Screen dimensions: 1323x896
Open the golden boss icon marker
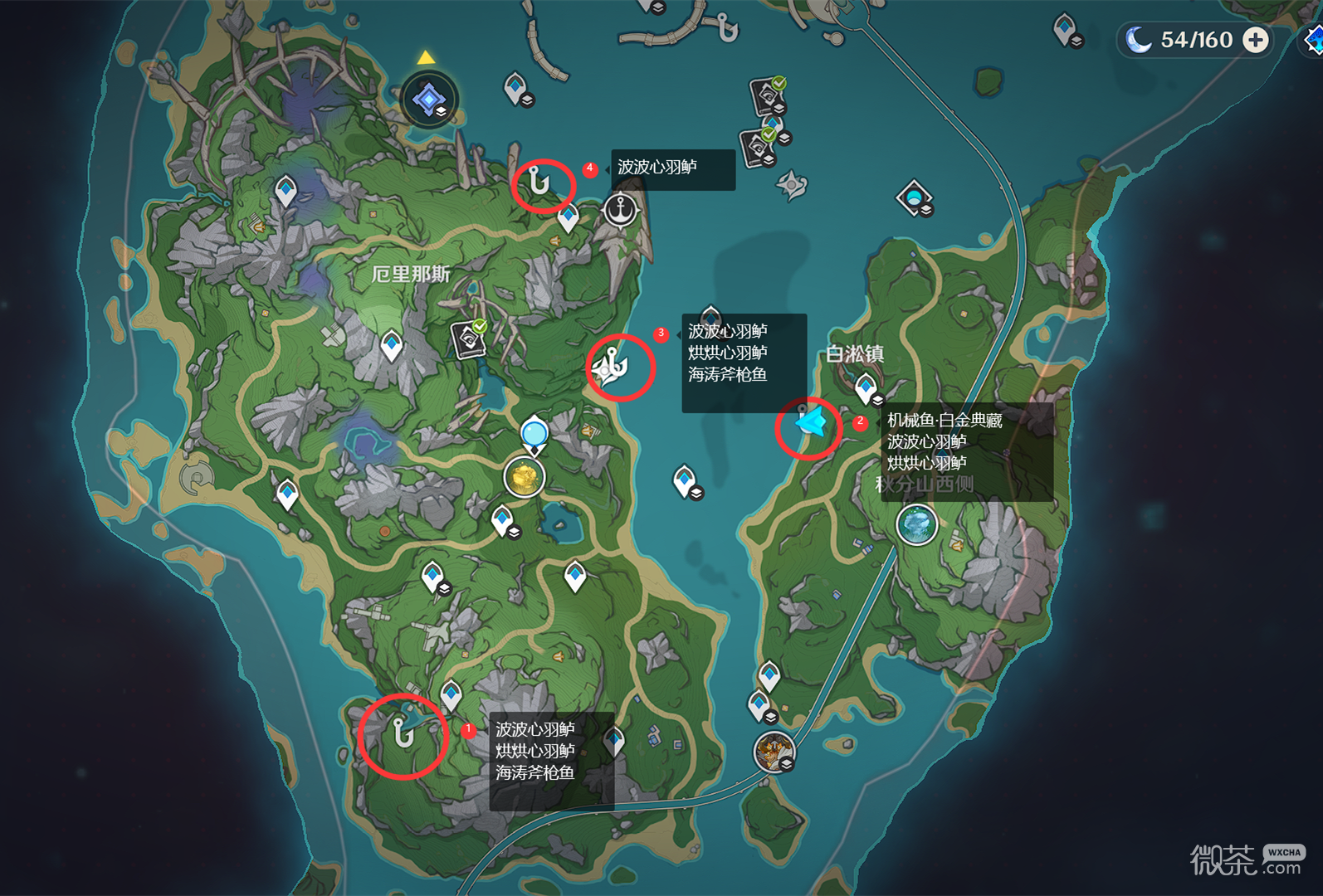tap(525, 477)
